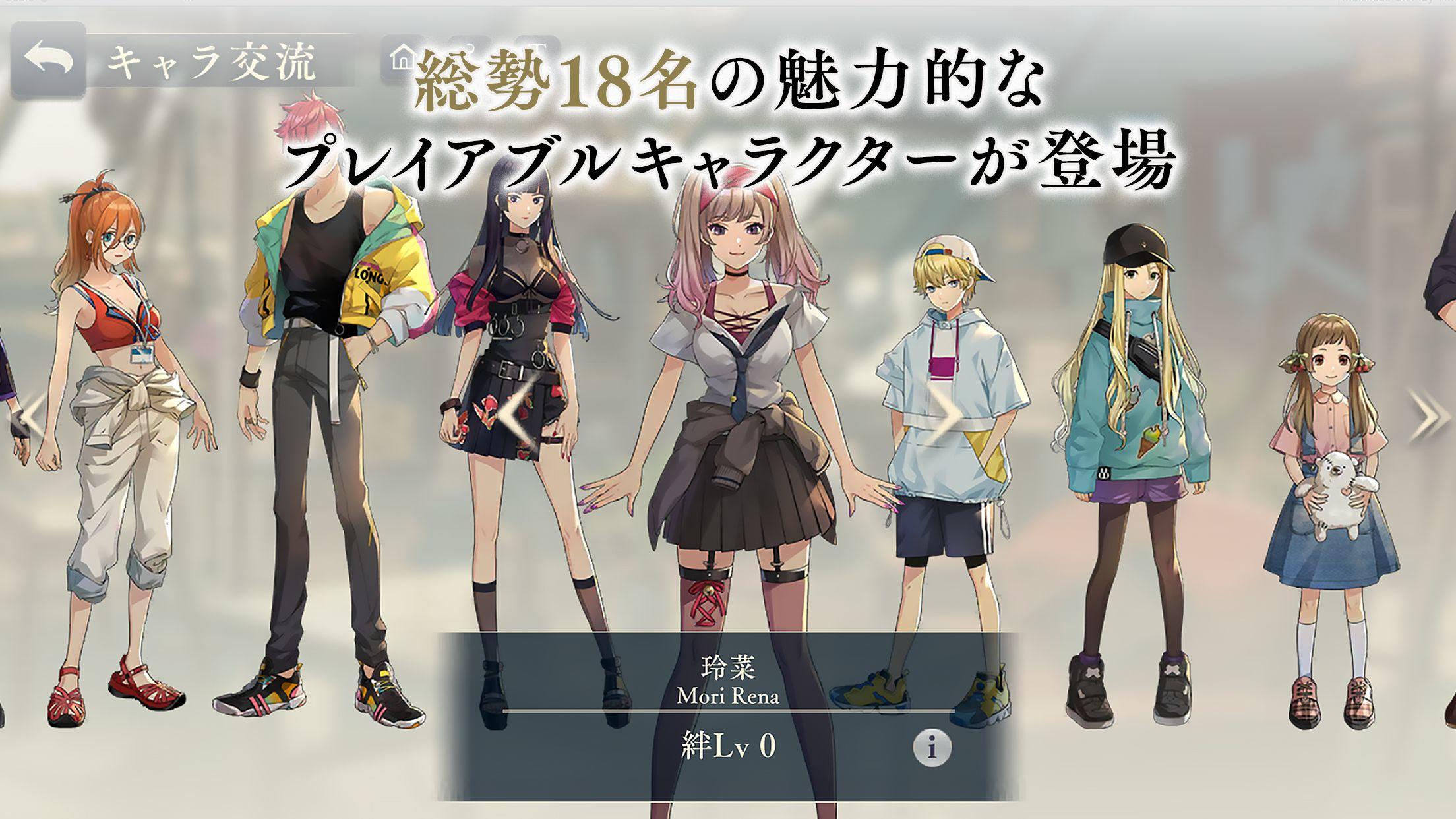Viewport: 1456px width, 819px height.
Task: Tap the back arrow button
Action: [49, 59]
